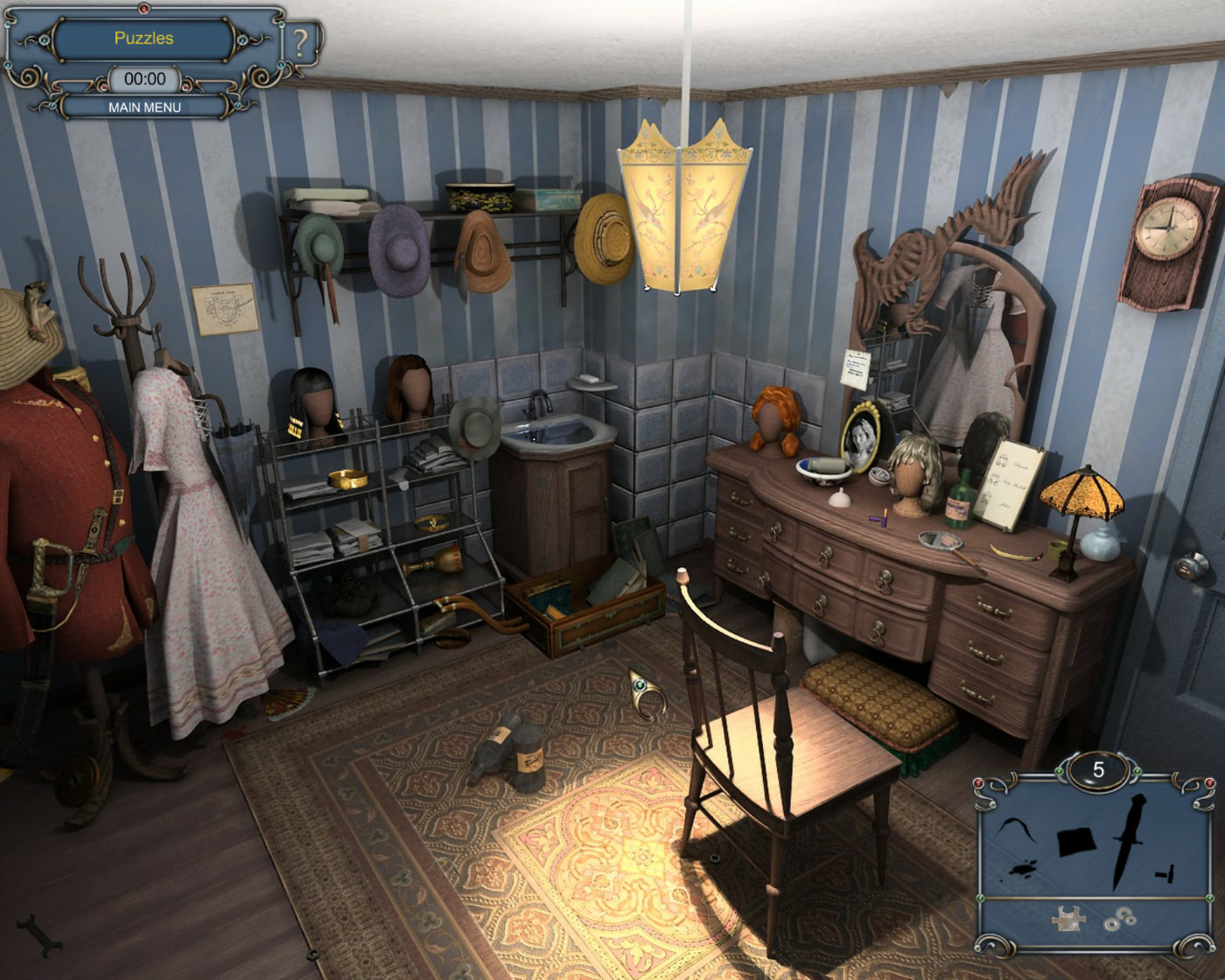Choose the small hammer-shaped silhouette
Viewport: 1225px width, 980px height.
tap(1165, 872)
